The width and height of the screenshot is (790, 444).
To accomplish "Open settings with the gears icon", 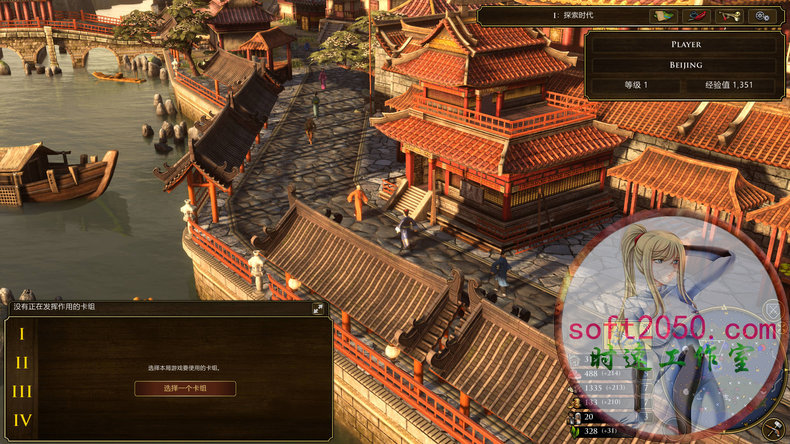I will click(765, 16).
